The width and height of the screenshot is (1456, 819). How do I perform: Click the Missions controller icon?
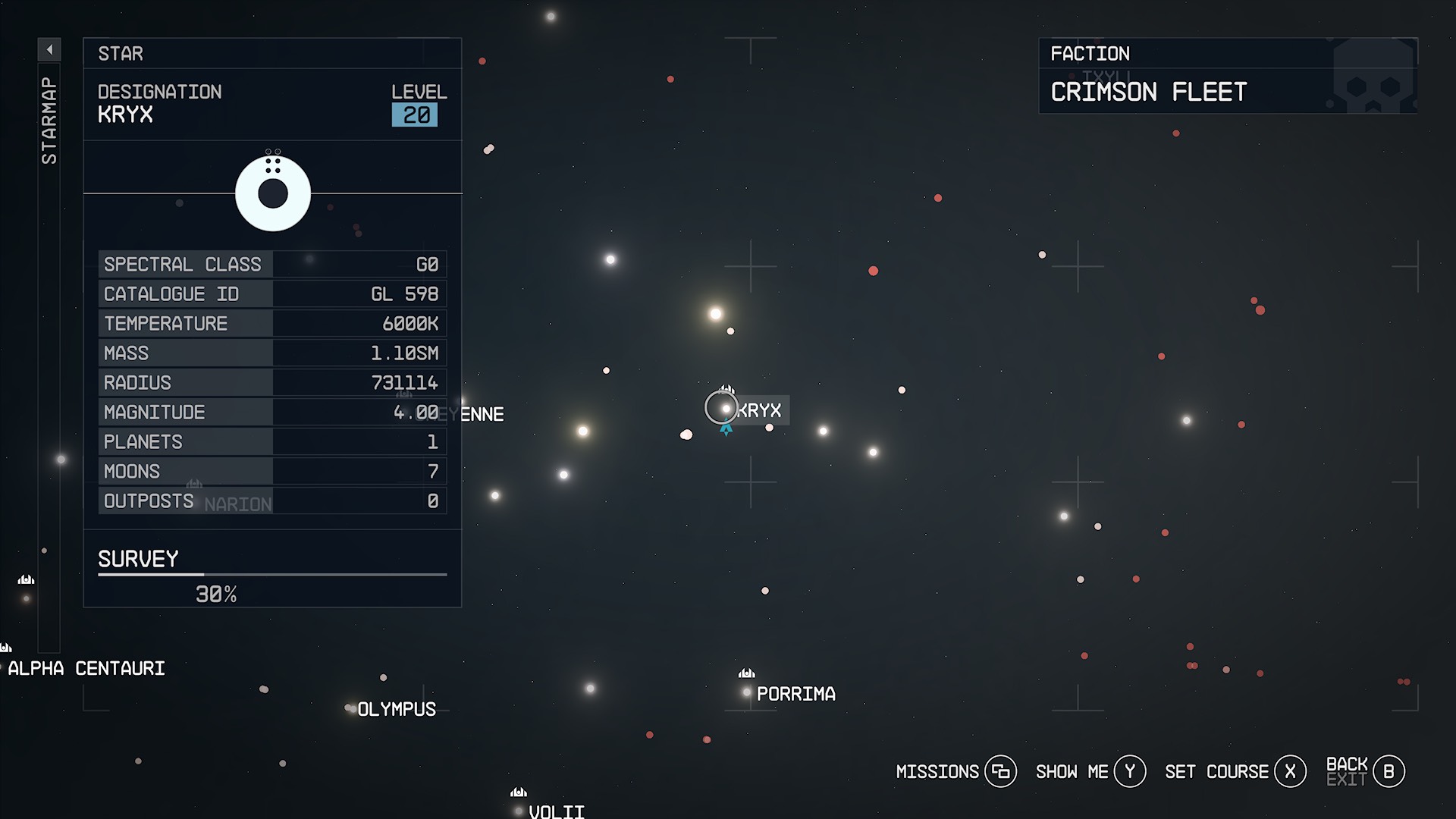(1003, 771)
